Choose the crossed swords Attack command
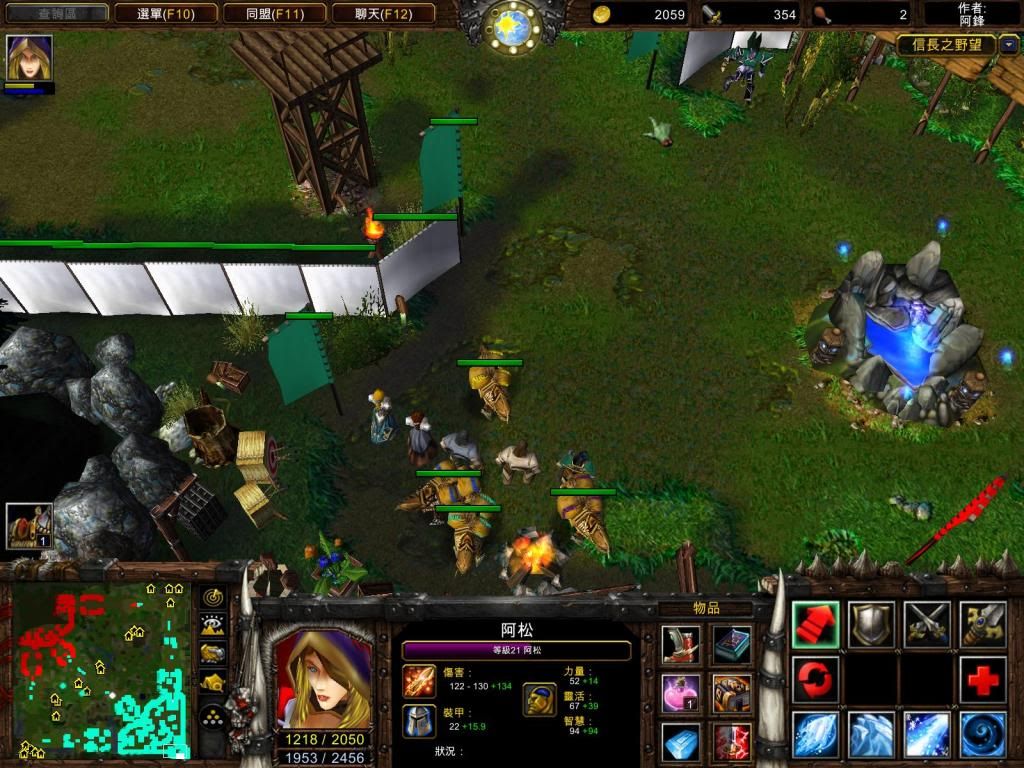Image resolution: width=1024 pixels, height=768 pixels. 927,624
